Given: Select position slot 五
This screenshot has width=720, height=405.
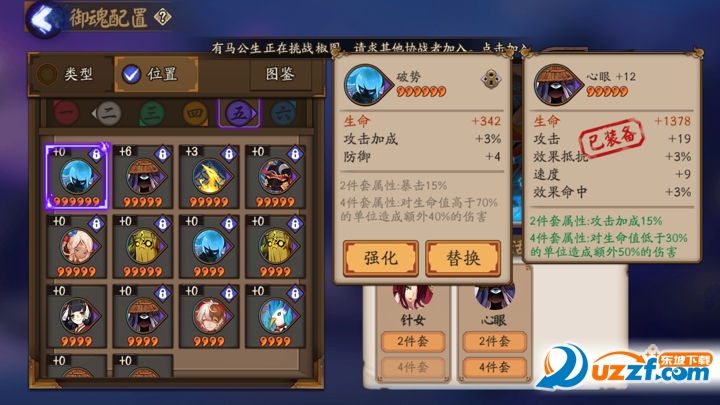Looking at the screenshot, I should (238, 113).
